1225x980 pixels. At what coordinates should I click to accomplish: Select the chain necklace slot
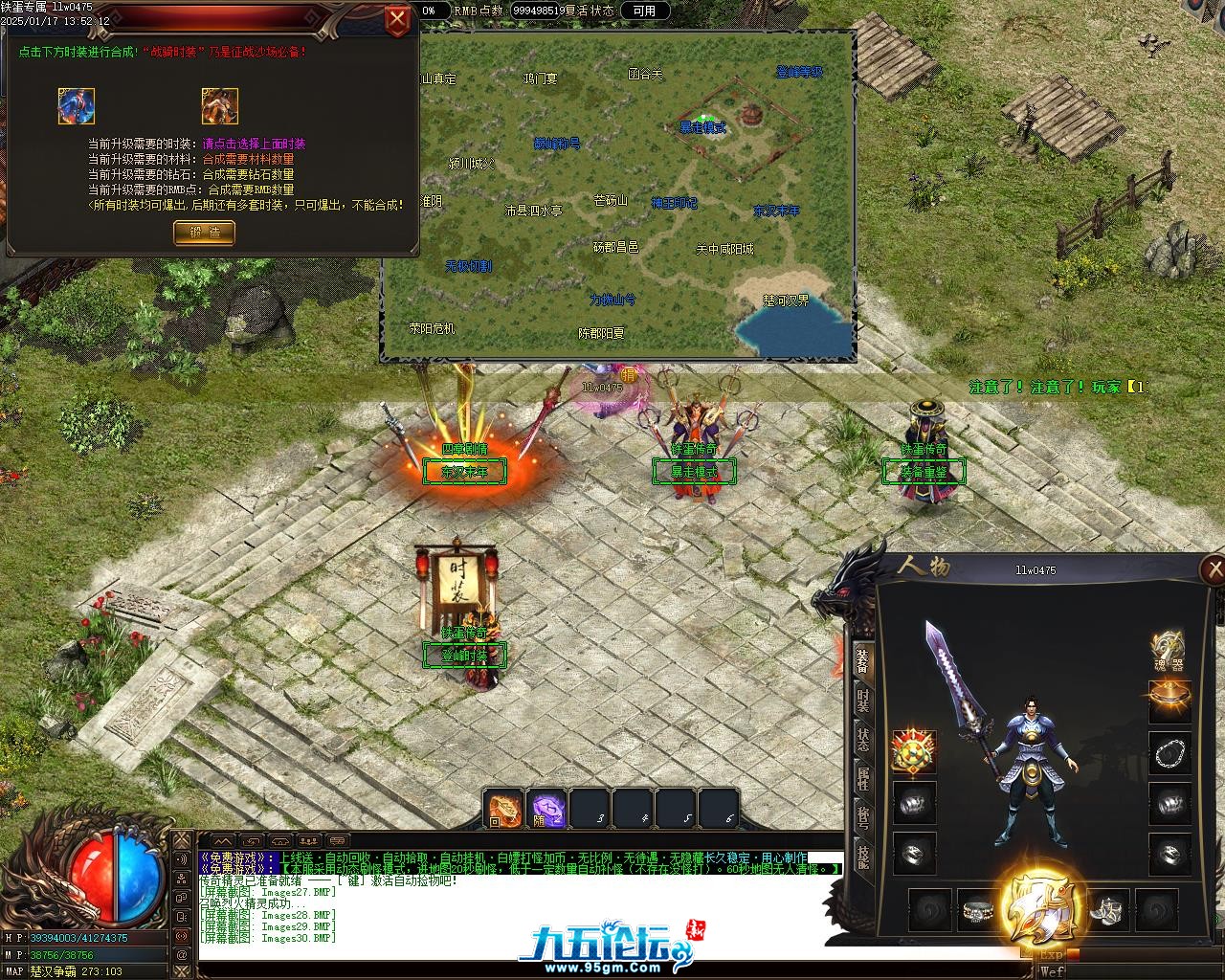tap(1169, 754)
